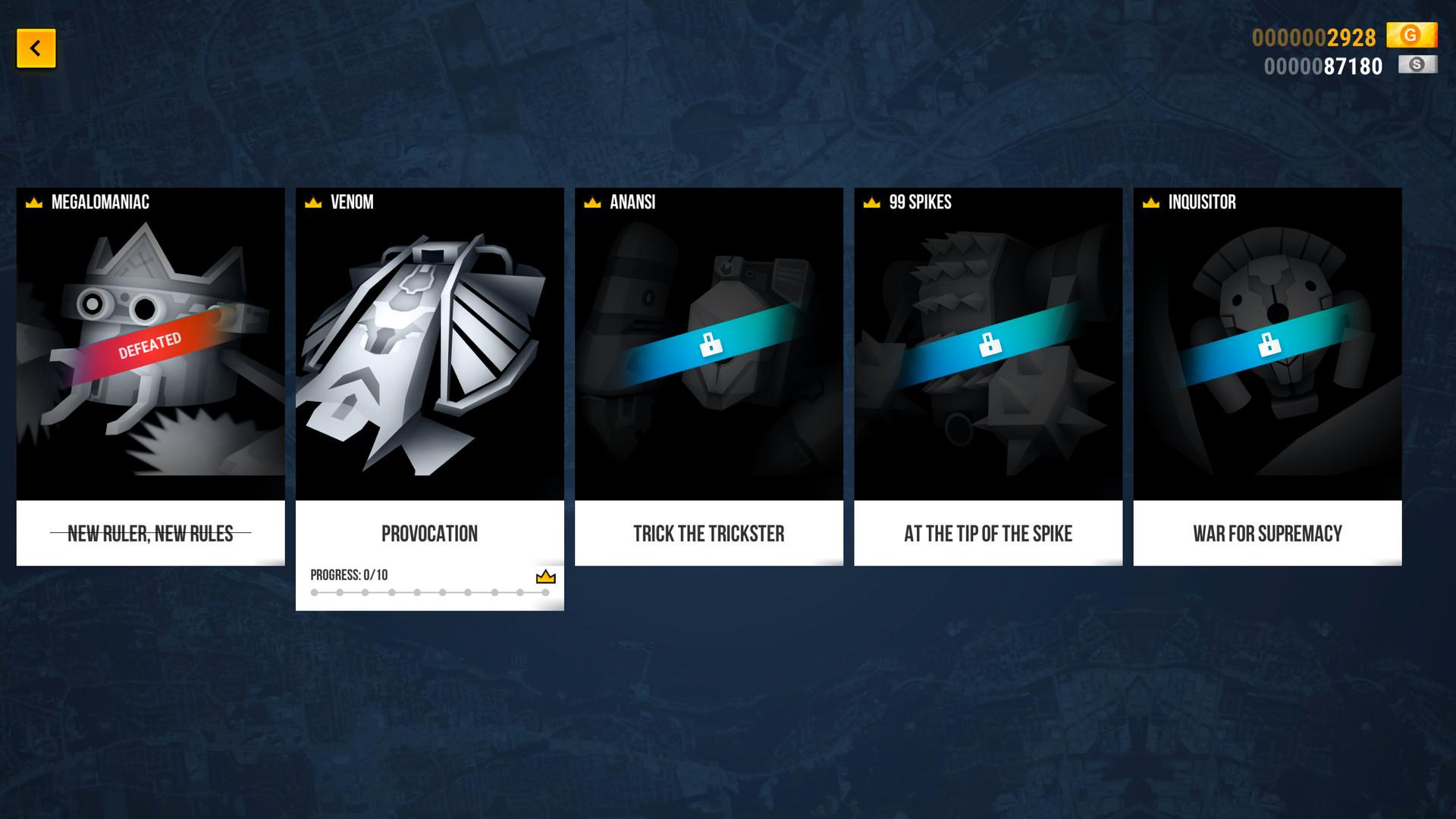Click the gold G currency icon
The height and width of the screenshot is (819, 1456).
tap(1410, 35)
